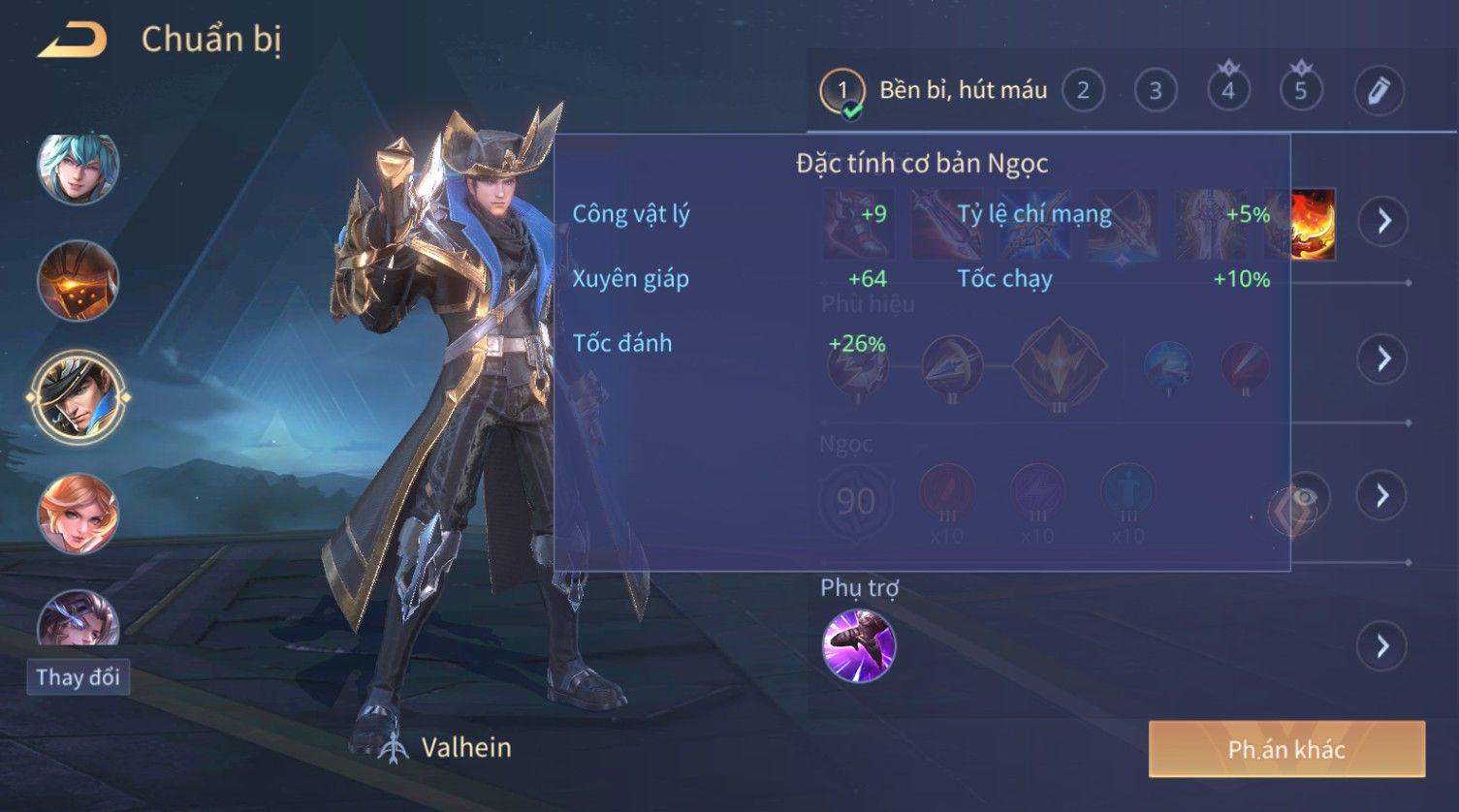Select the purple Phụ trợ spell icon

click(x=859, y=645)
